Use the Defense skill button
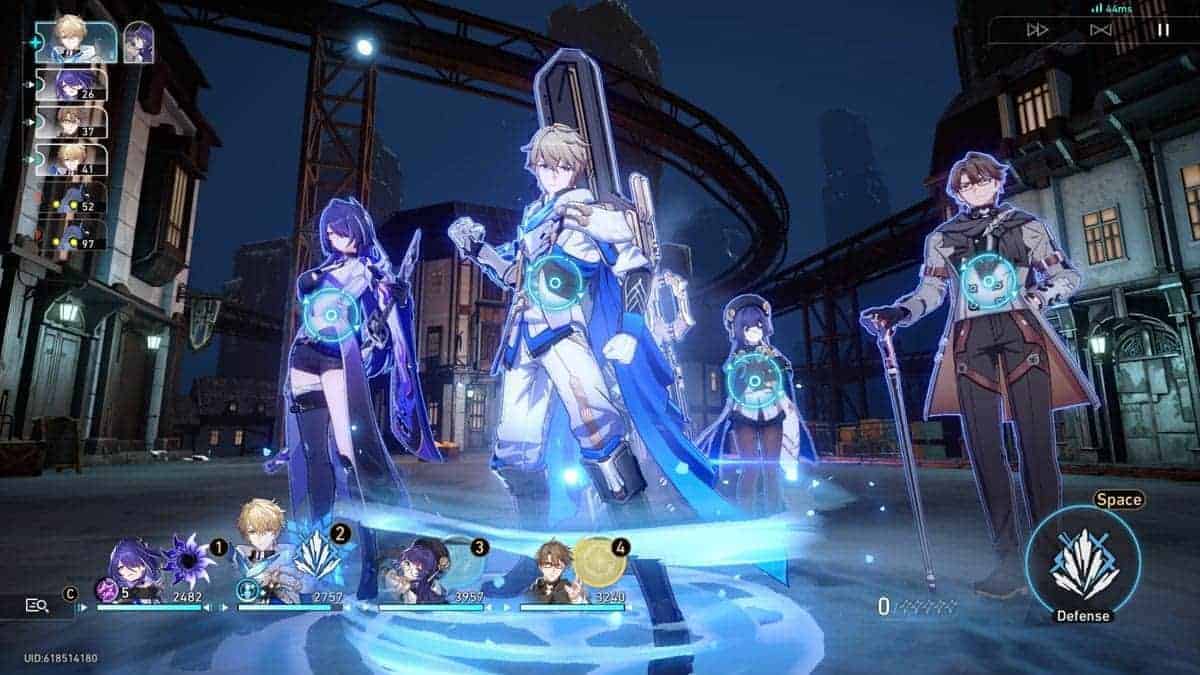The height and width of the screenshot is (675, 1200). pos(1083,565)
